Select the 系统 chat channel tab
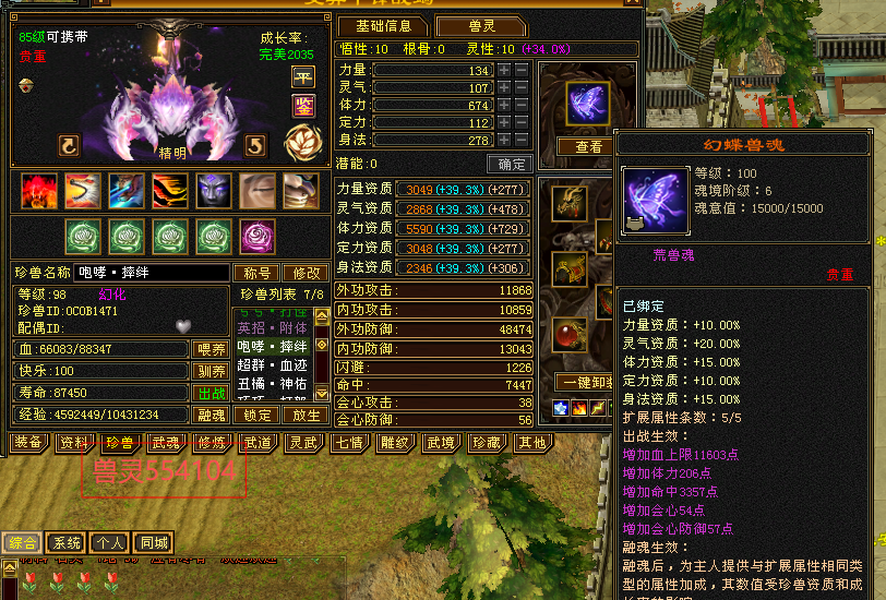Screen dimensions: 886x600 pyautogui.click(x=67, y=543)
